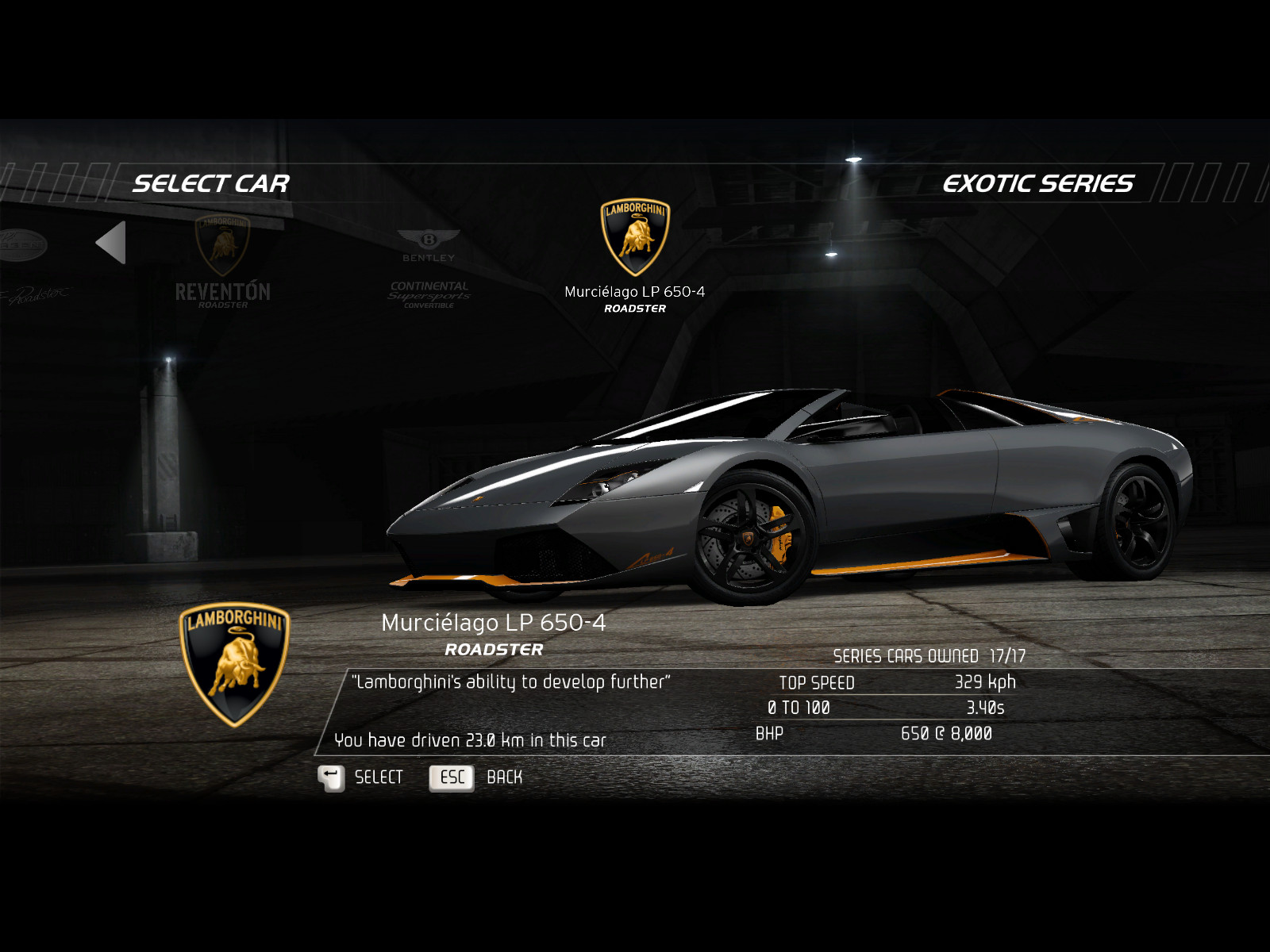Click the left arrow to browse previous cars
This screenshot has height=952, width=1270.
click(x=111, y=243)
